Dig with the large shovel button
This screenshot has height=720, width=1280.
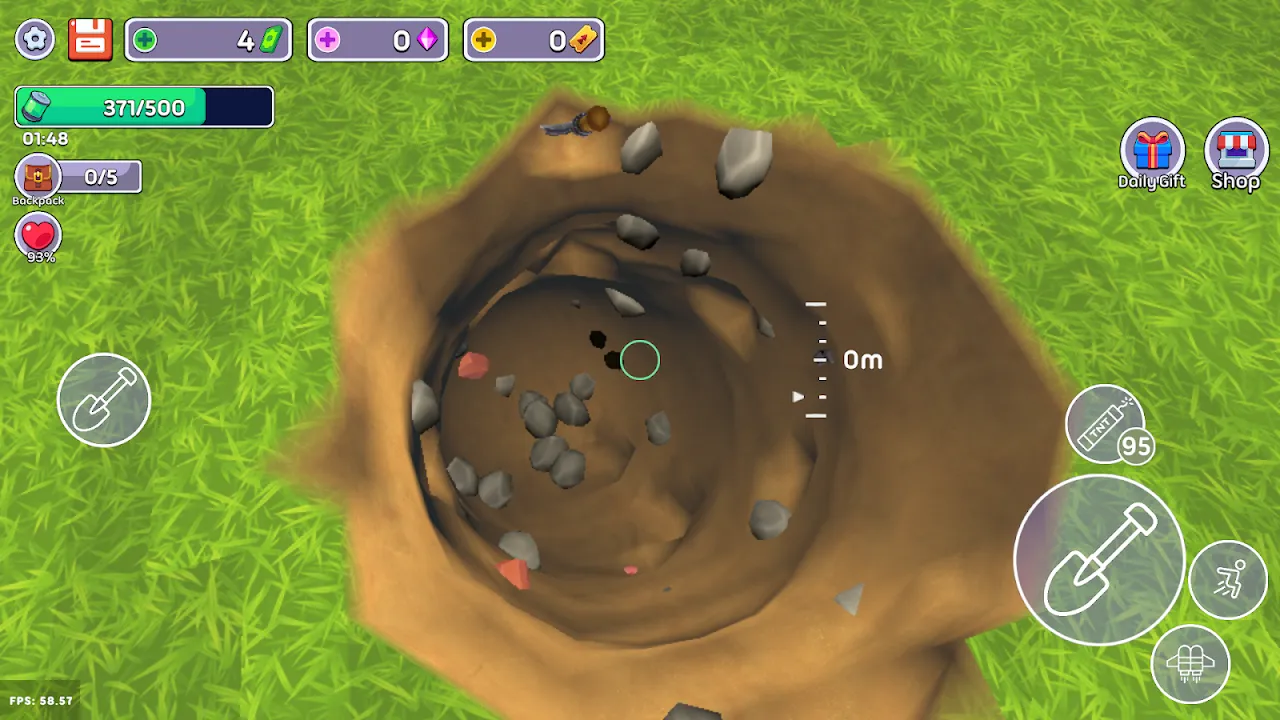point(1099,559)
